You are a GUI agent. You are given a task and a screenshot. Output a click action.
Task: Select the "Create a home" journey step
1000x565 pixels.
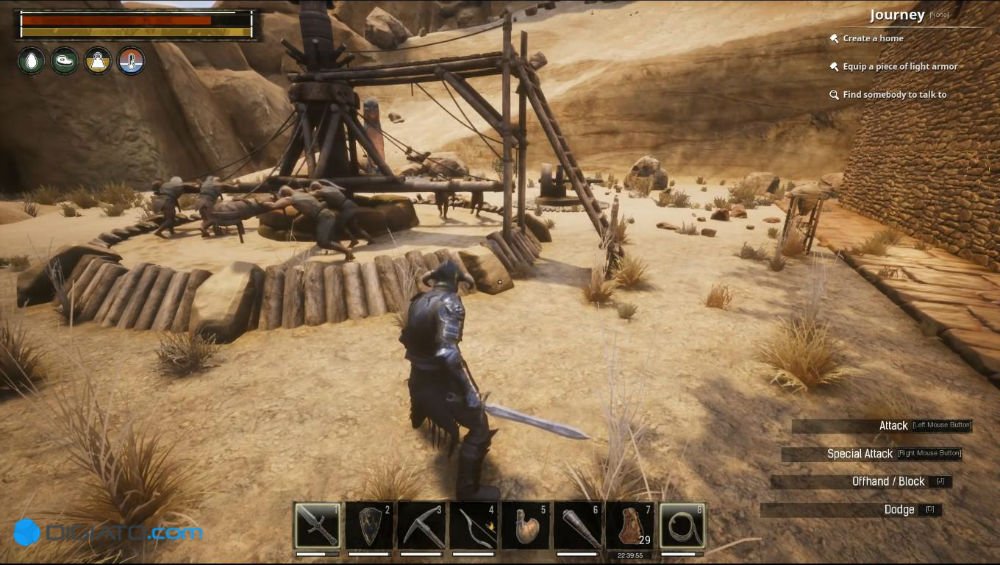pyautogui.click(x=872, y=39)
